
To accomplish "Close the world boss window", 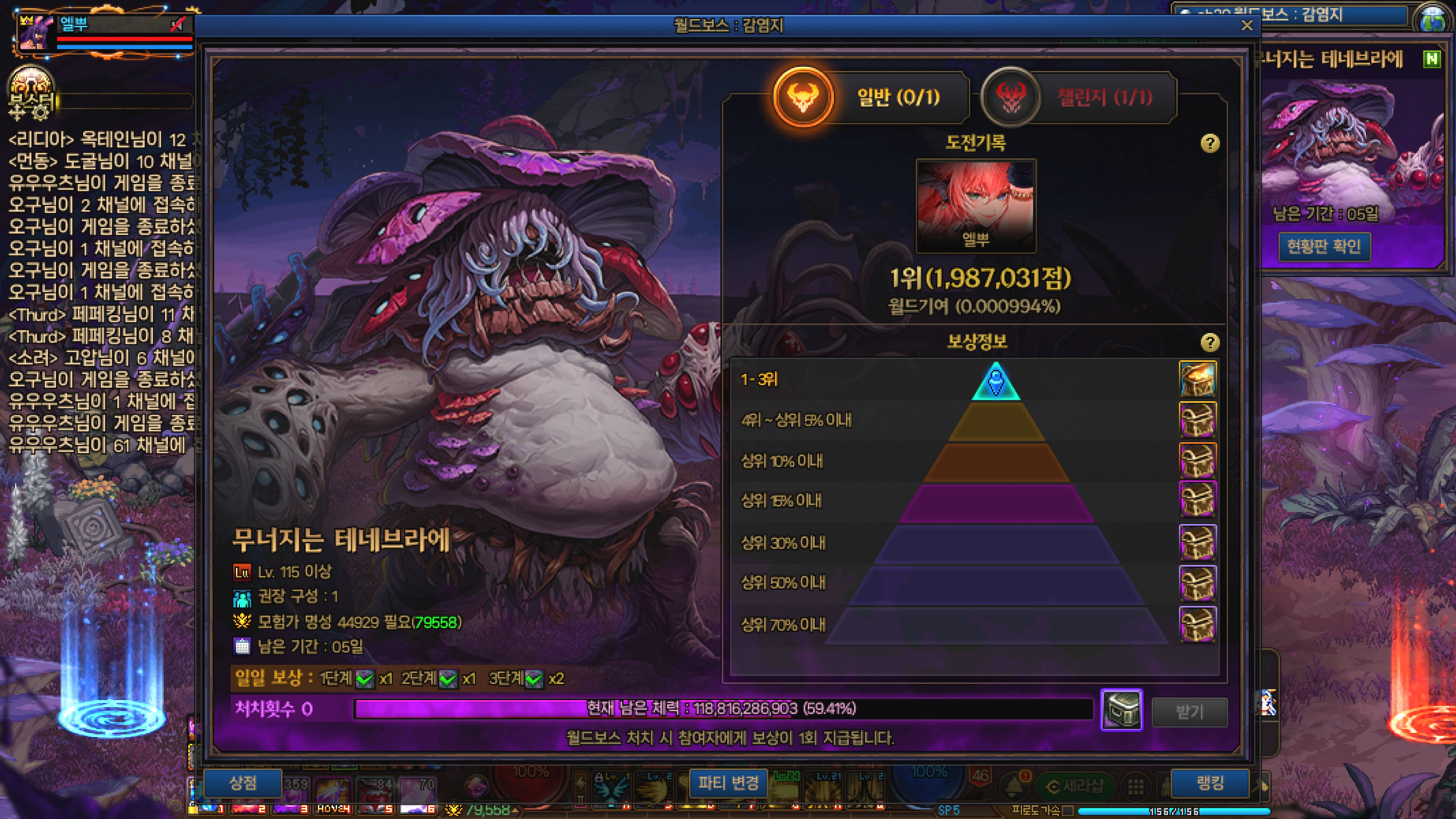I will pyautogui.click(x=1247, y=25).
